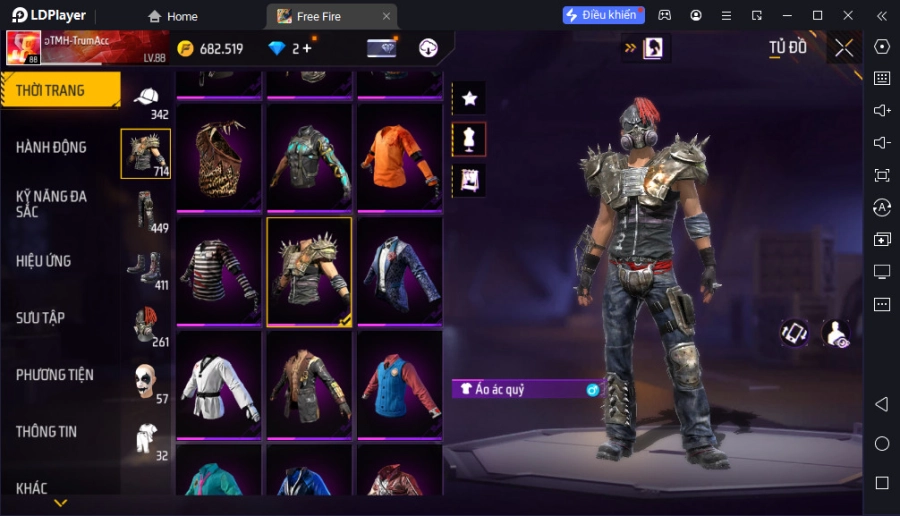The width and height of the screenshot is (900, 516).
Task: Show the Thông Tin section
Action: (x=47, y=432)
